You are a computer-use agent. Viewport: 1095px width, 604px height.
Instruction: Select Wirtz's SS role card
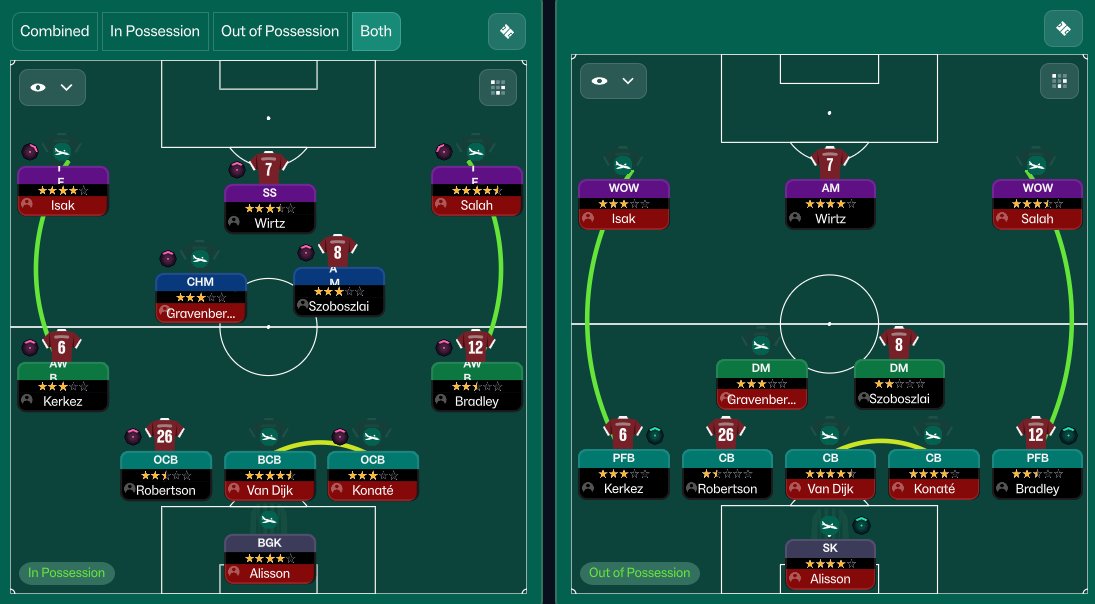click(269, 207)
